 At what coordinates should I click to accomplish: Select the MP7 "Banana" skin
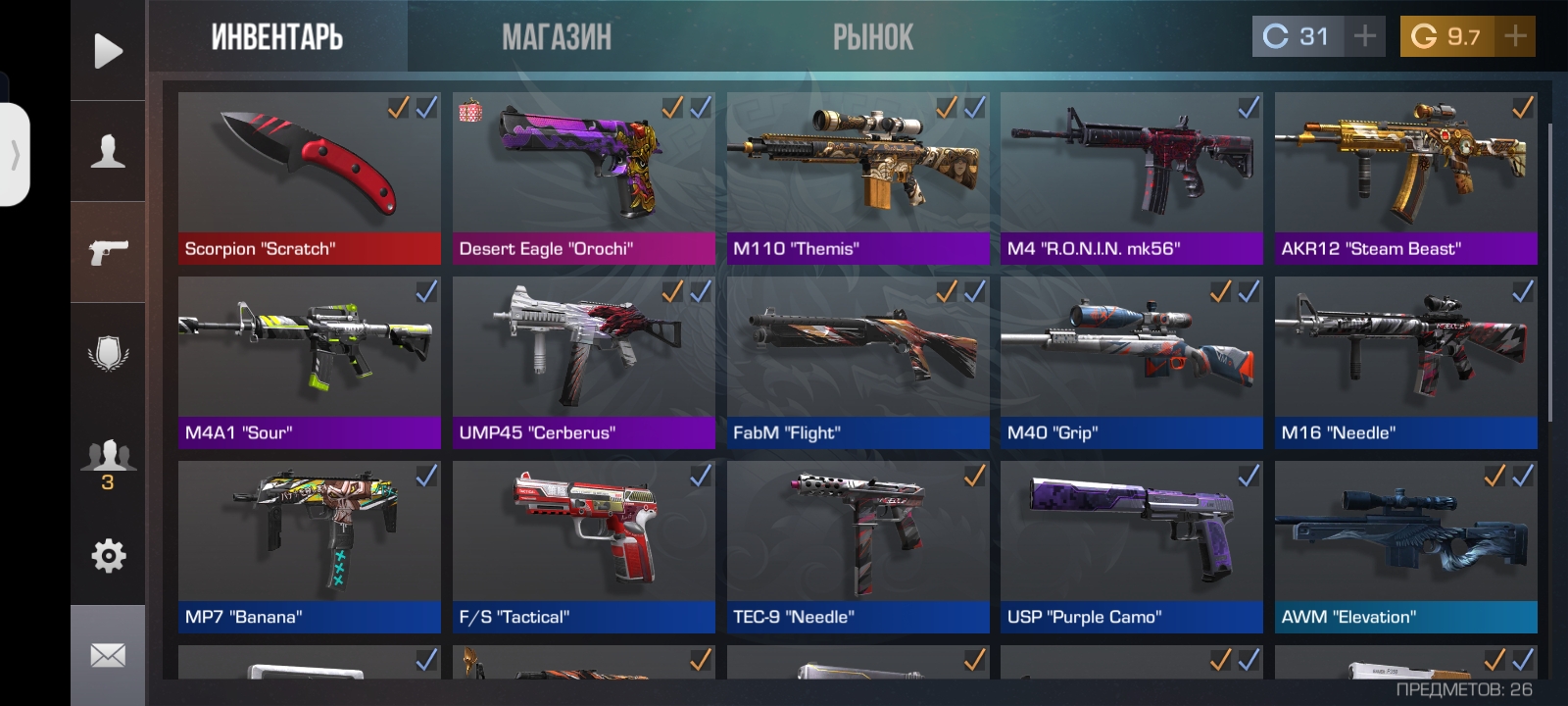pyautogui.click(x=309, y=545)
